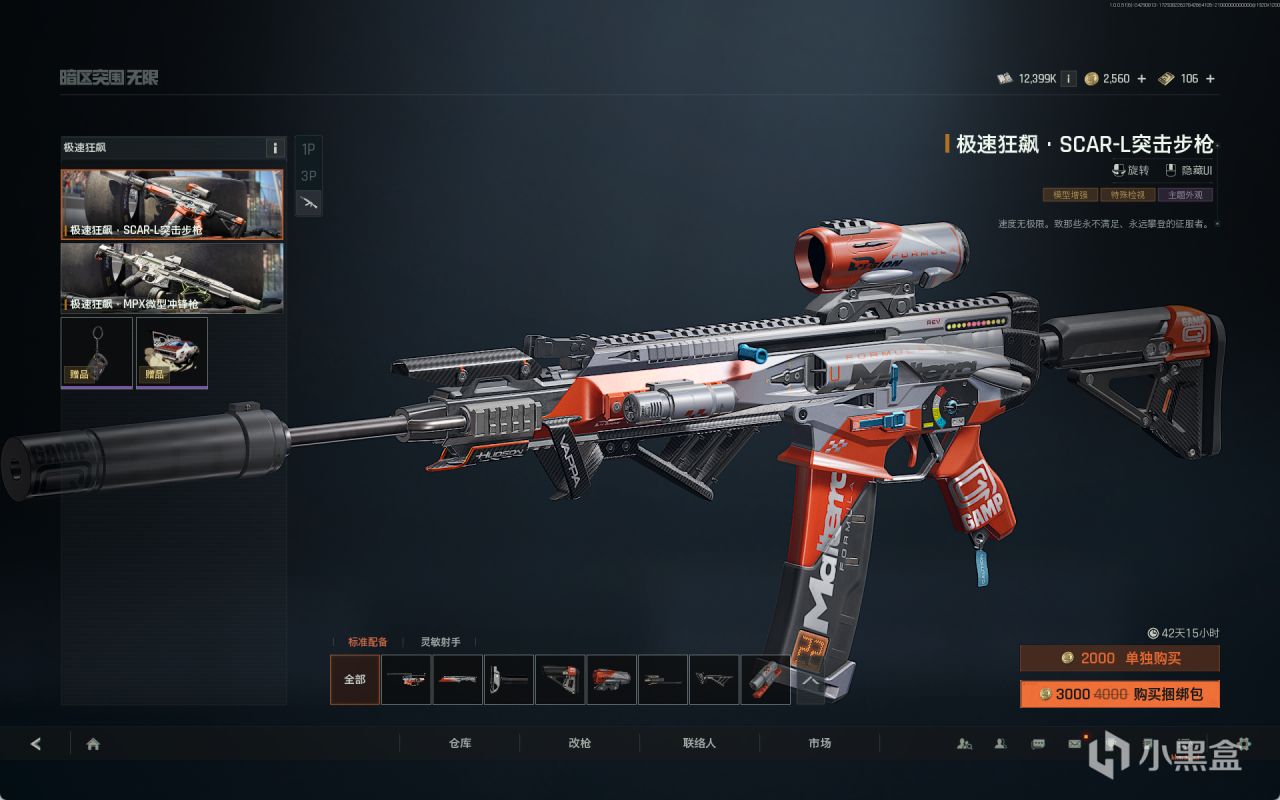Switch to the 灵敏射手 loadout tab
The height and width of the screenshot is (800, 1280).
point(440,642)
